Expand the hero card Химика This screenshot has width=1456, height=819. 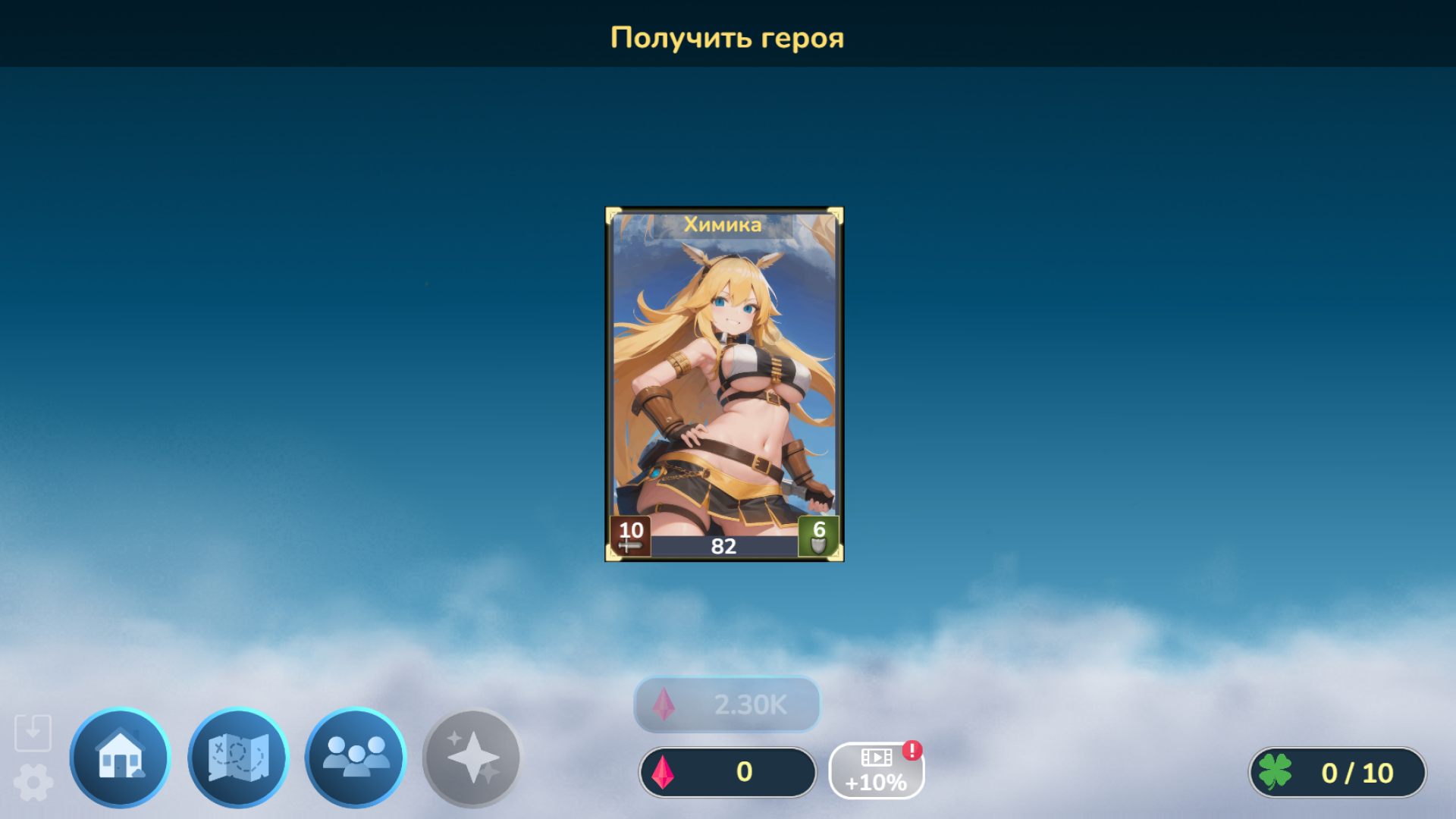[x=726, y=383]
